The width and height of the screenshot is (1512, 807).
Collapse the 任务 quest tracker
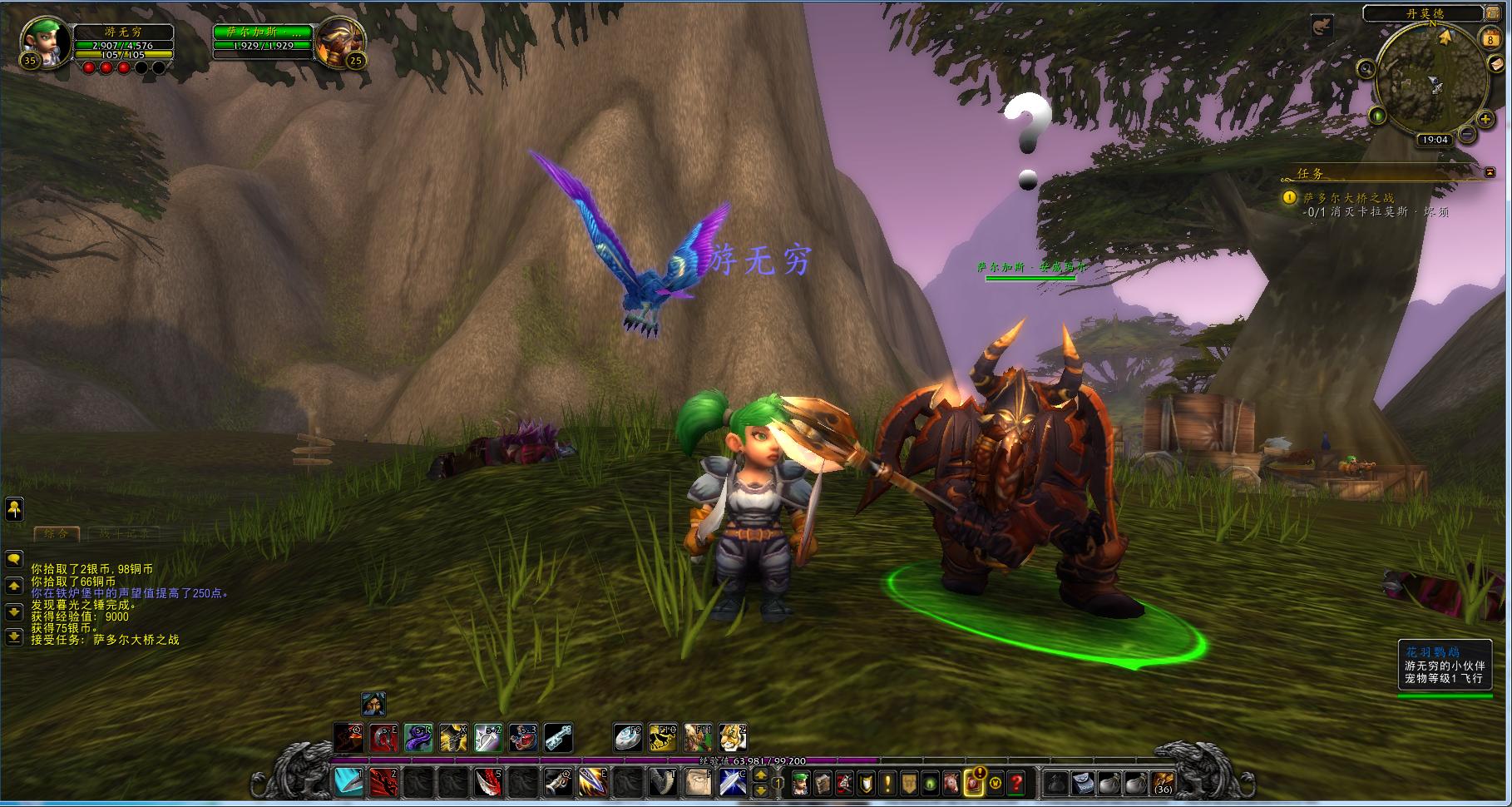(x=1490, y=172)
